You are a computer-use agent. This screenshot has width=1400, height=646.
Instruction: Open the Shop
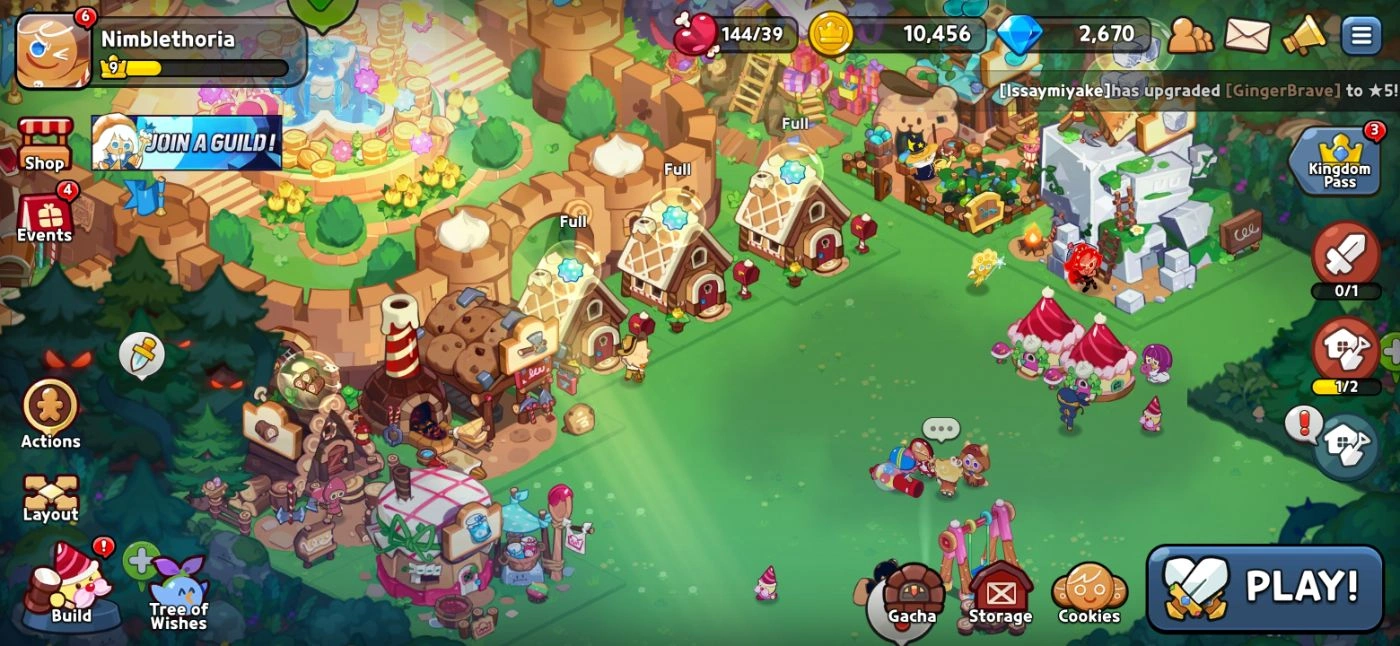(45, 145)
